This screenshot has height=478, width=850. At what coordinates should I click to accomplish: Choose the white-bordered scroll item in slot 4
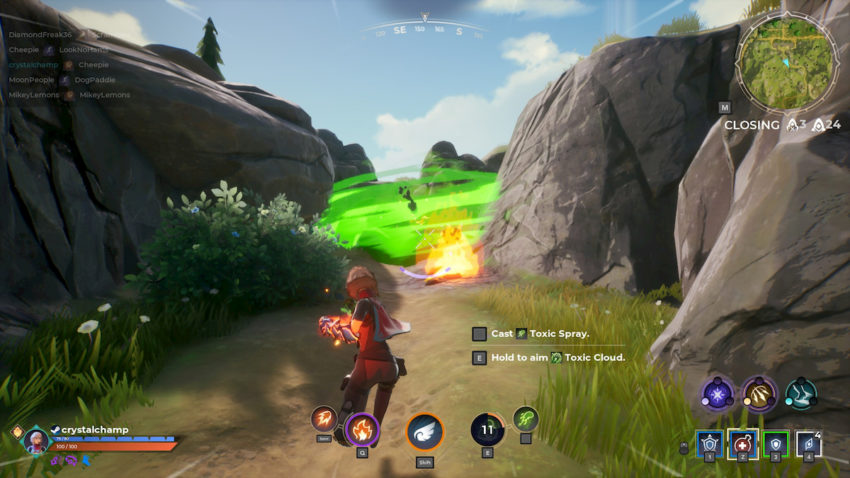(x=808, y=443)
